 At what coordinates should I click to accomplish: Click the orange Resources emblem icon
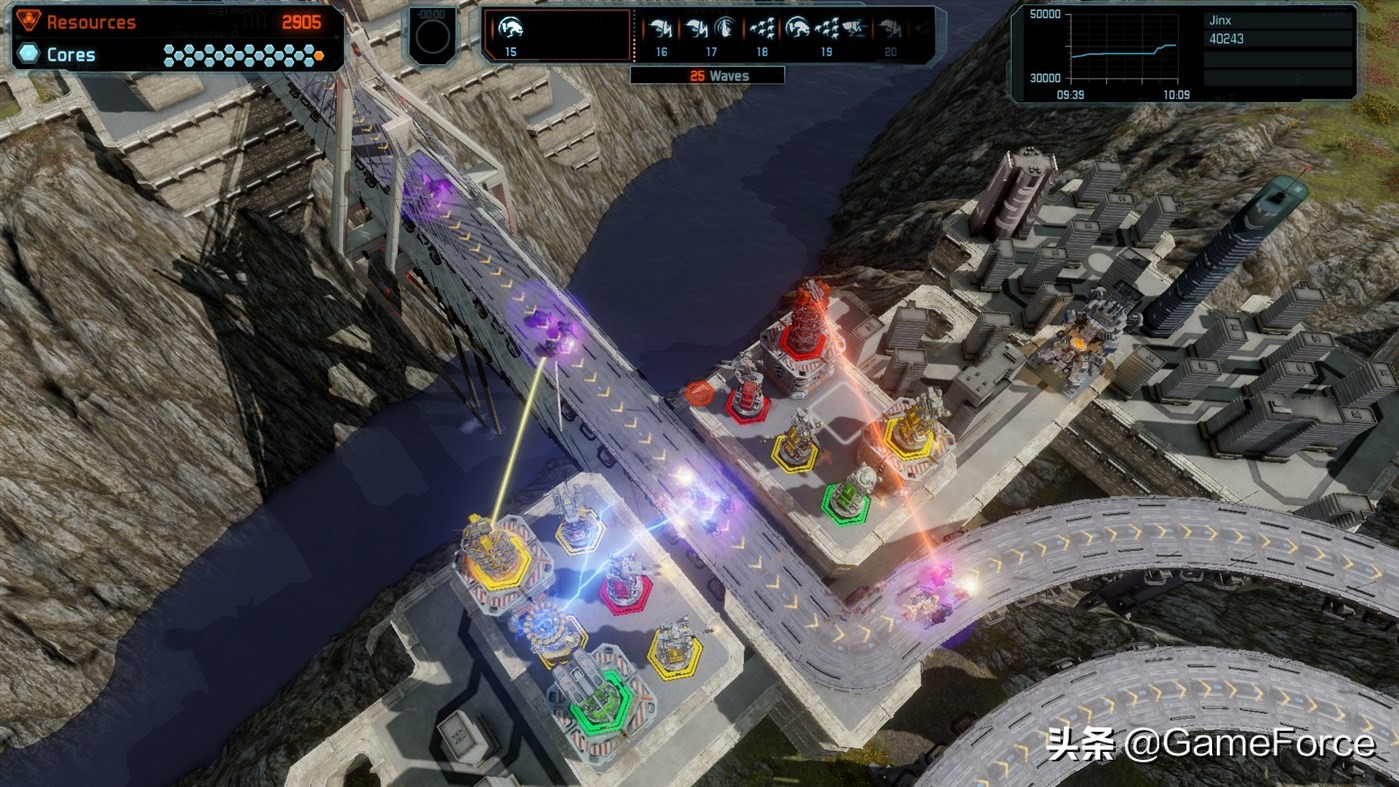pyautogui.click(x=30, y=21)
